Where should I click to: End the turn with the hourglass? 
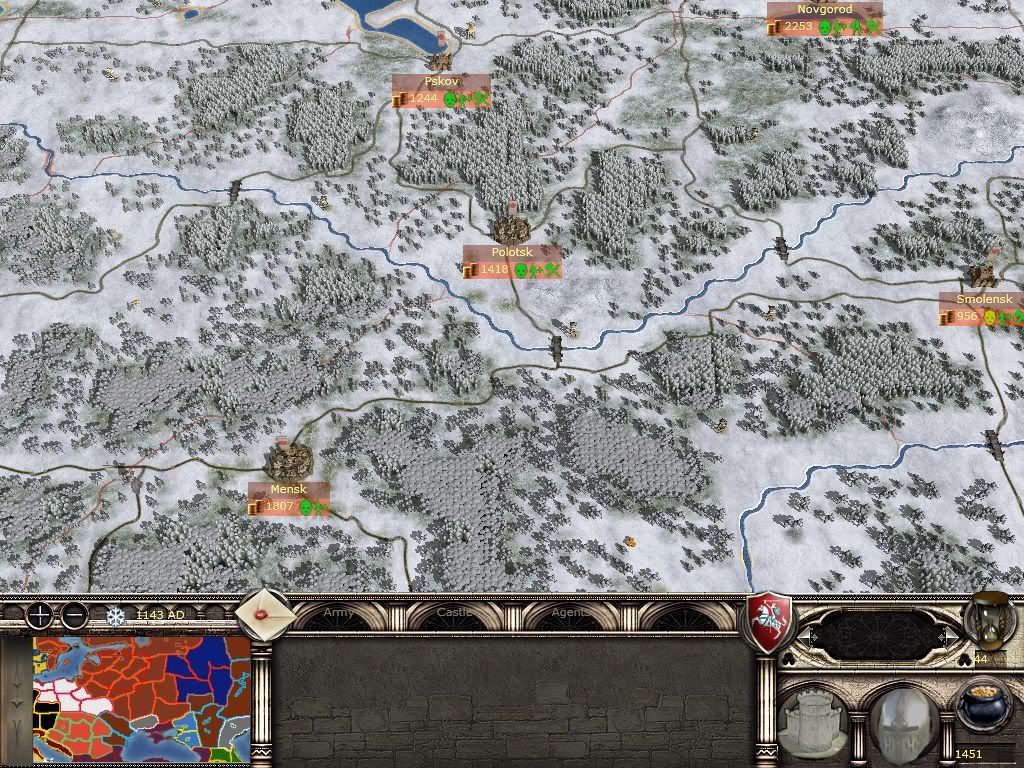[x=987, y=620]
